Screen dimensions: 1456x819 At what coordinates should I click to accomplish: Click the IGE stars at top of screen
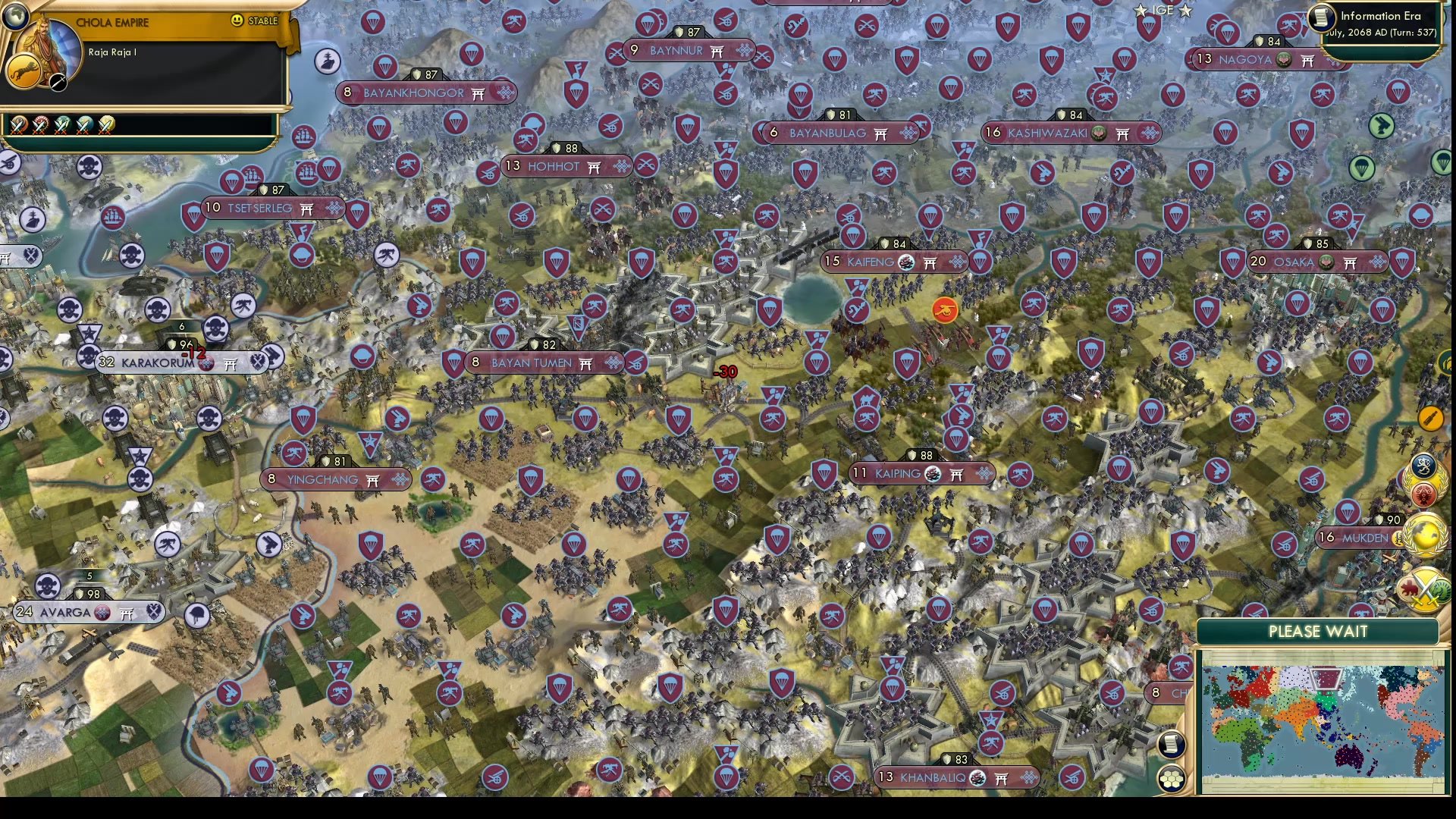coord(1164,11)
